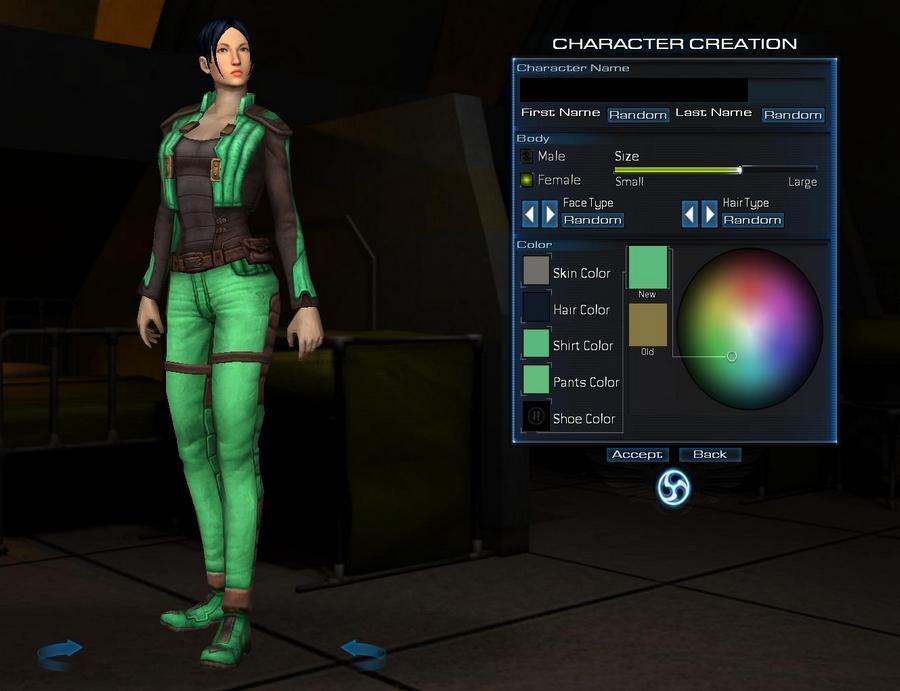The width and height of the screenshot is (900, 691).
Task: Choose next Face Type arrow
Action: (x=549, y=213)
